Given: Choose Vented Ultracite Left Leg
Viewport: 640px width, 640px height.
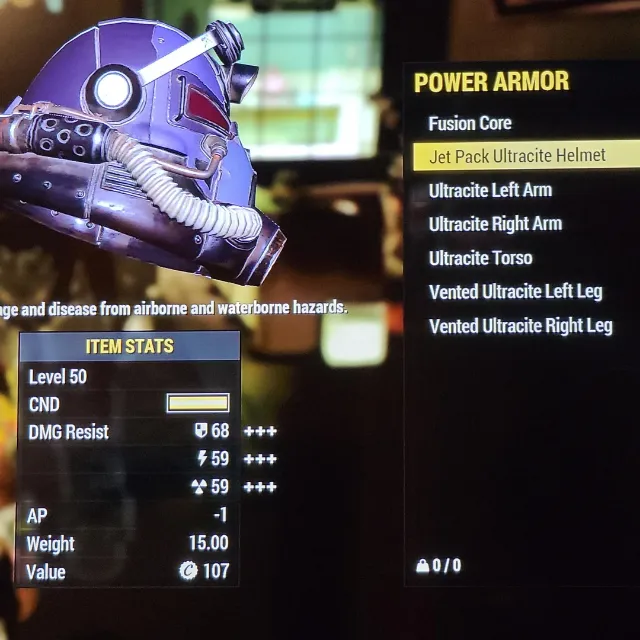Looking at the screenshot, I should [x=515, y=292].
